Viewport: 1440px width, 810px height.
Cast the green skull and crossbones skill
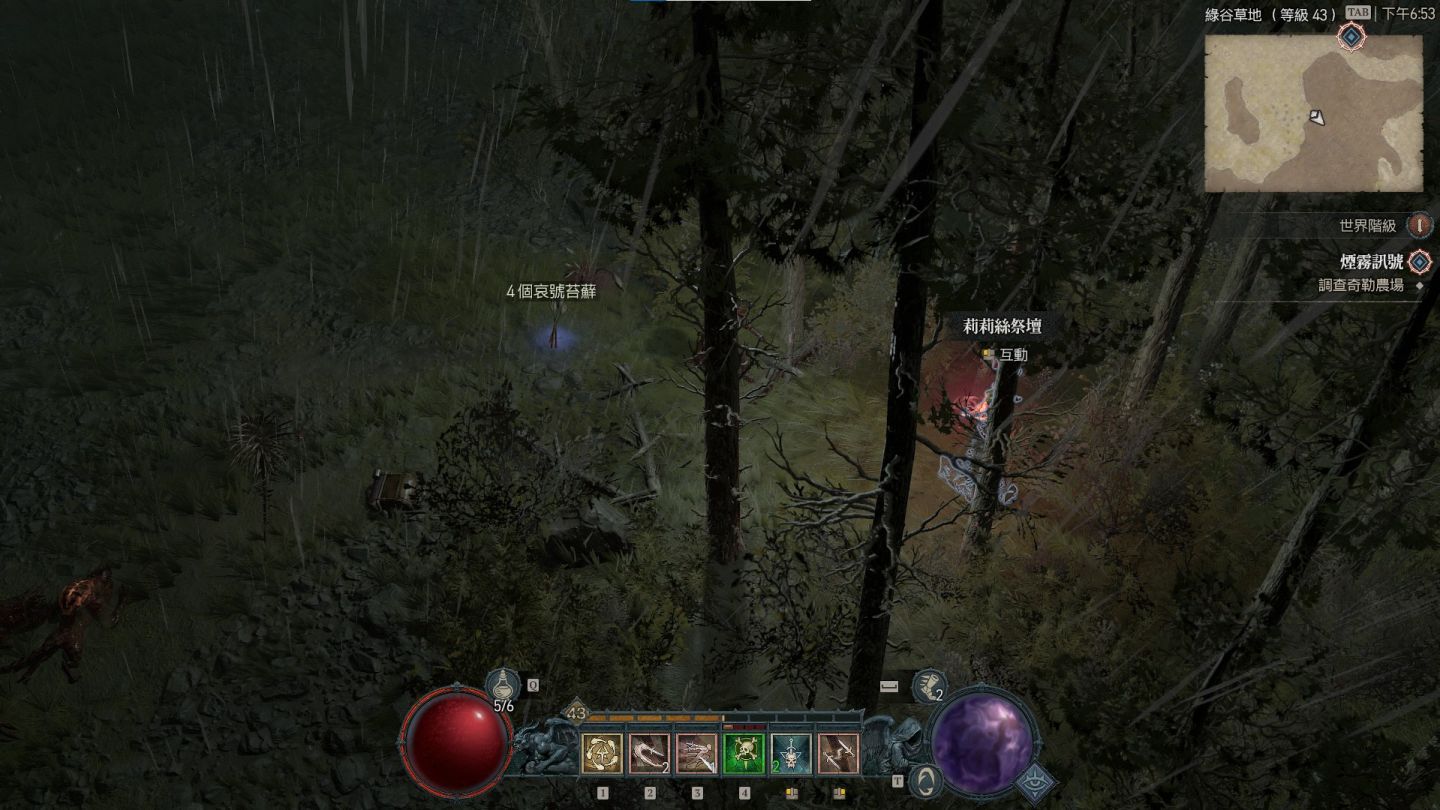[x=744, y=754]
